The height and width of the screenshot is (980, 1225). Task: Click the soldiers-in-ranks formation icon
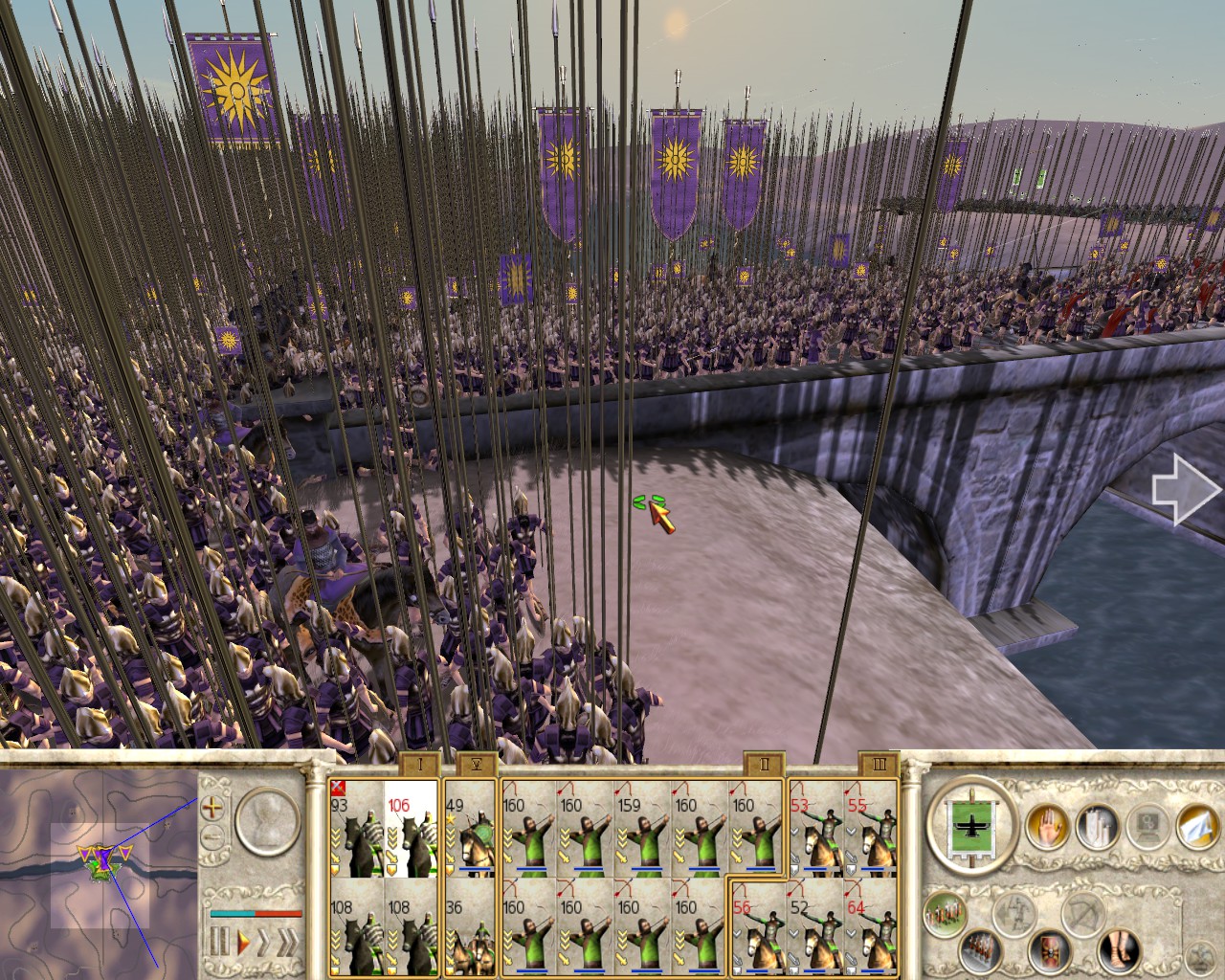tap(980, 951)
